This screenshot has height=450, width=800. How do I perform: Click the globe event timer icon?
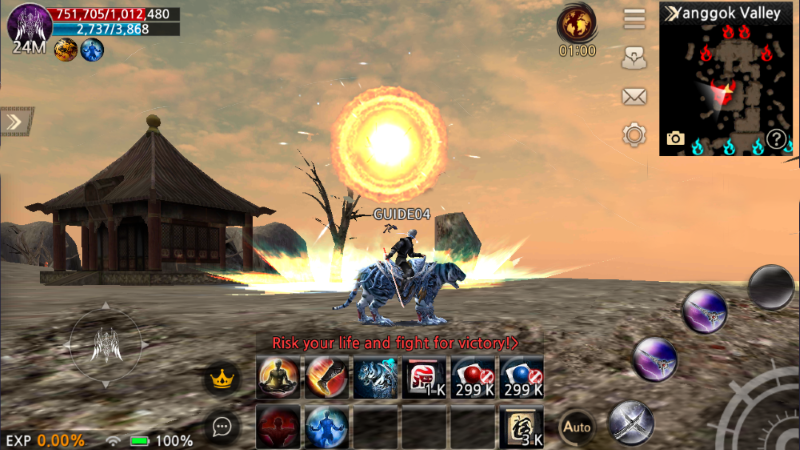click(577, 22)
